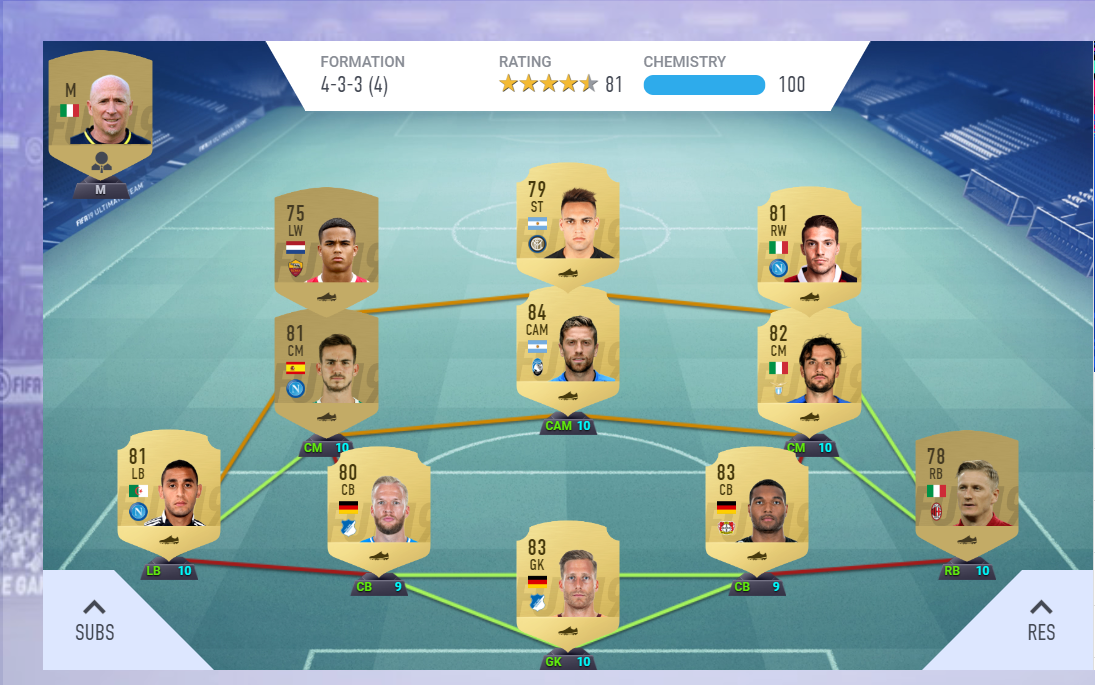Select the 78 RB player card
1095x685 pixels.
(x=966, y=490)
